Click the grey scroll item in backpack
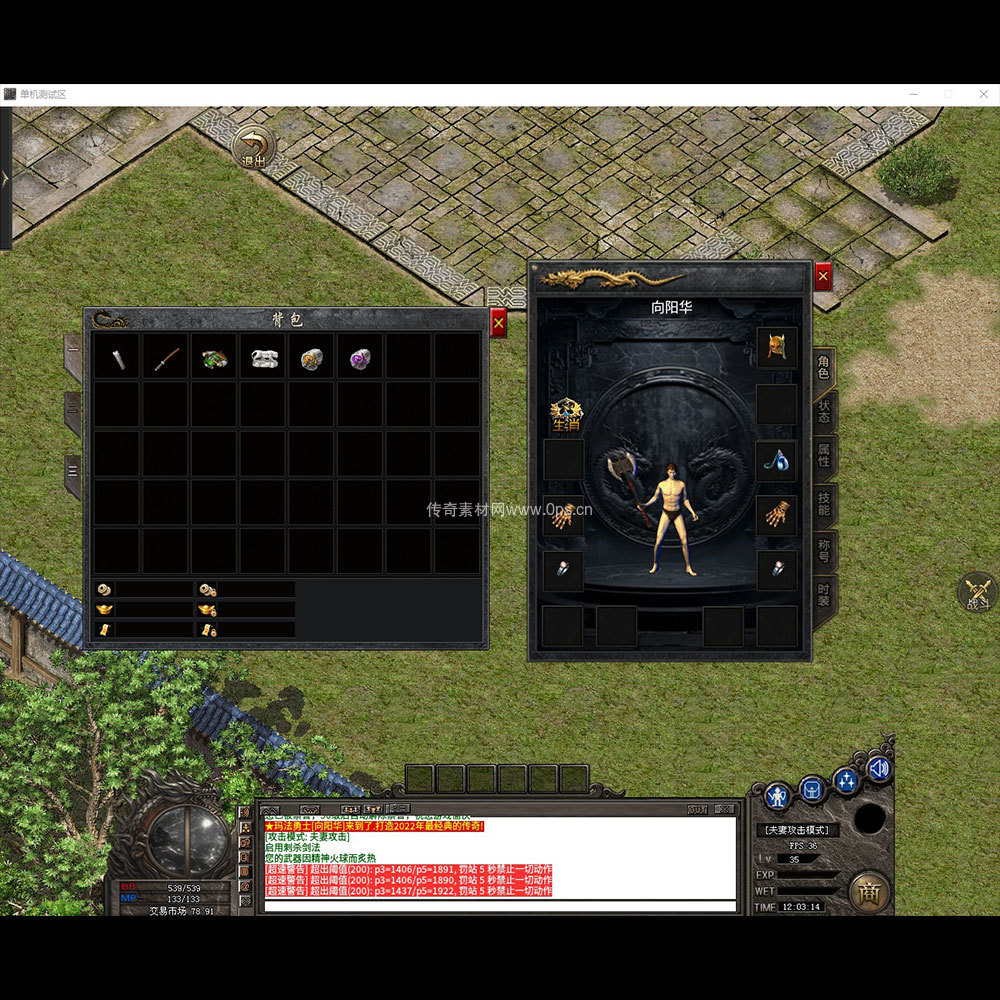1000x1000 pixels. coord(118,359)
